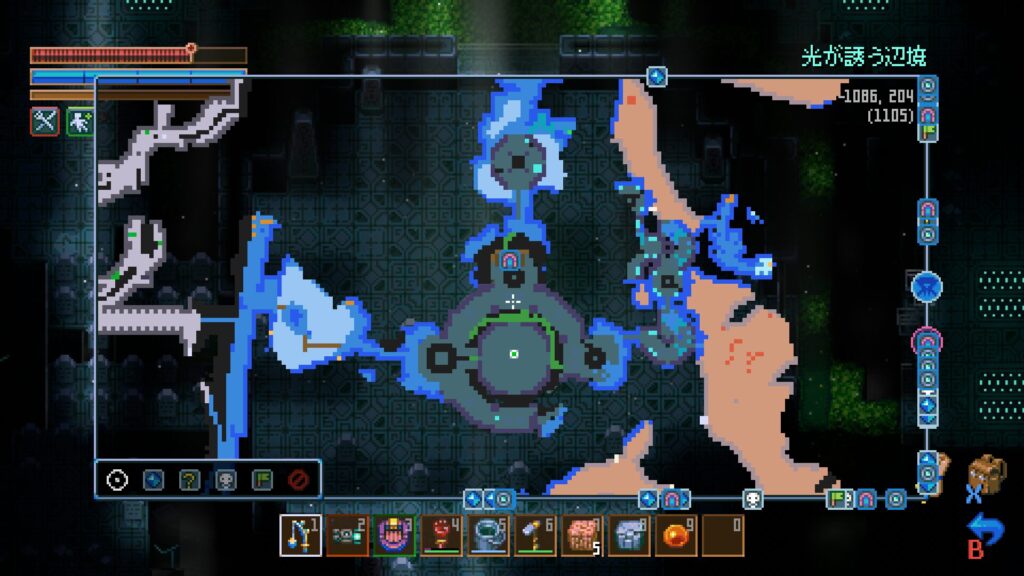Toggle the skull marker filter
This screenshot has height=576, width=1024.
(x=226, y=479)
